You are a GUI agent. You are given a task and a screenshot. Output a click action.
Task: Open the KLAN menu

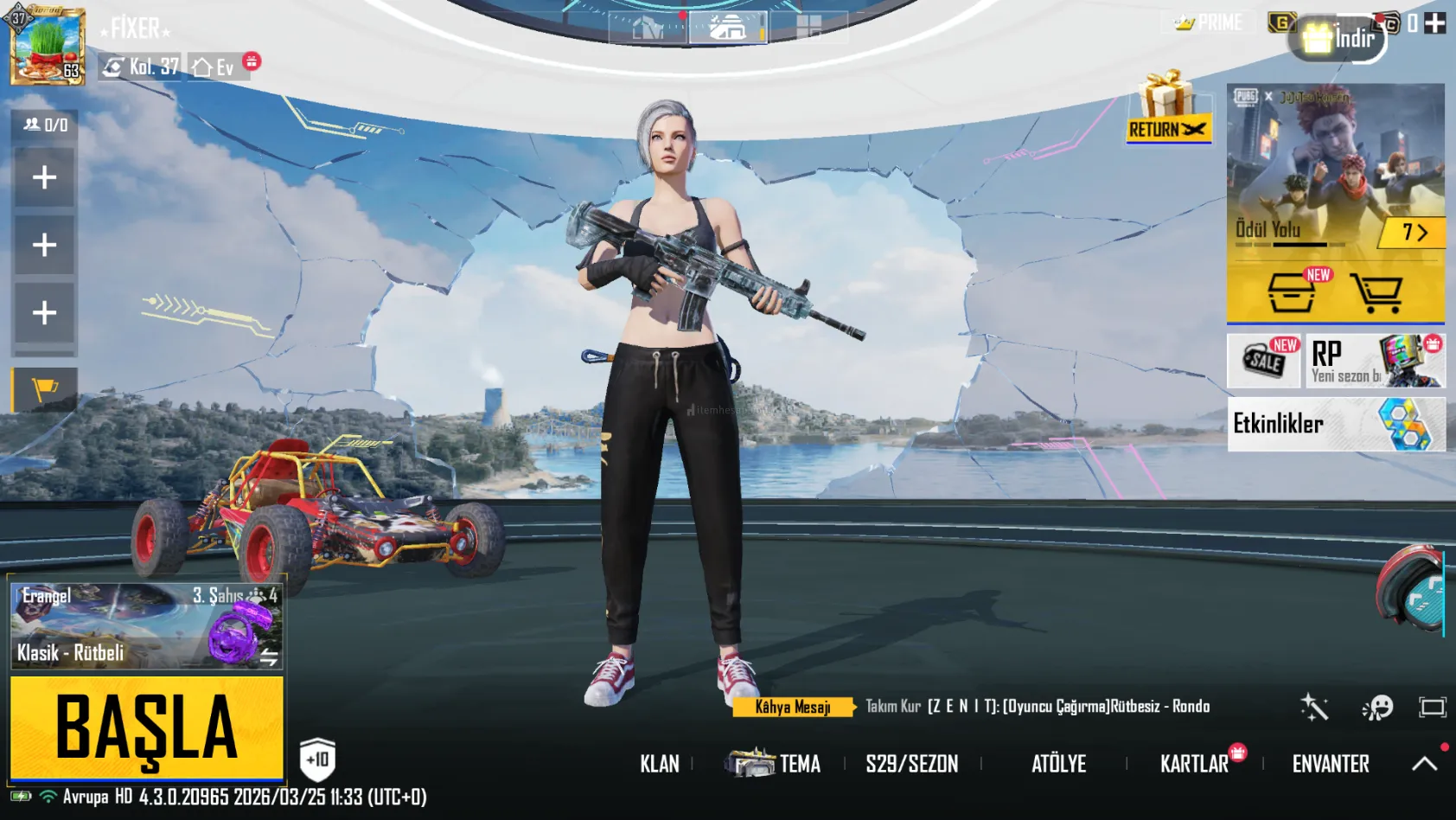point(659,764)
